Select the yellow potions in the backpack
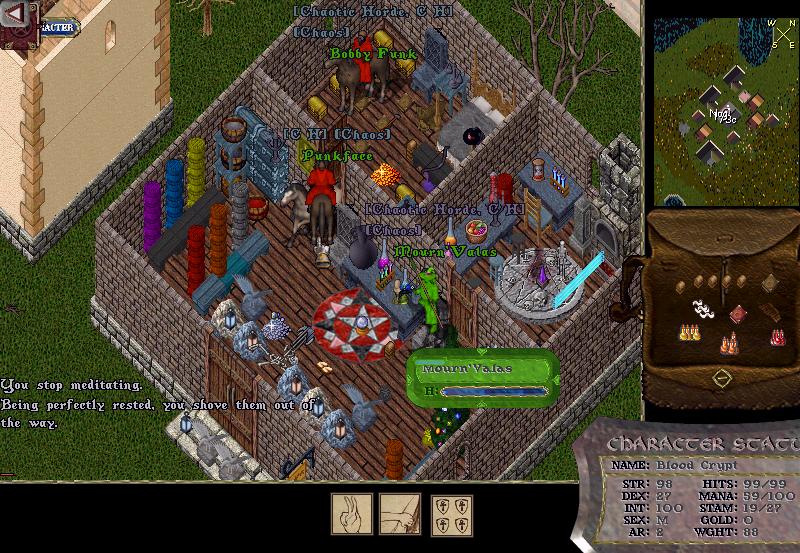This screenshot has width=800, height=553. [688, 332]
